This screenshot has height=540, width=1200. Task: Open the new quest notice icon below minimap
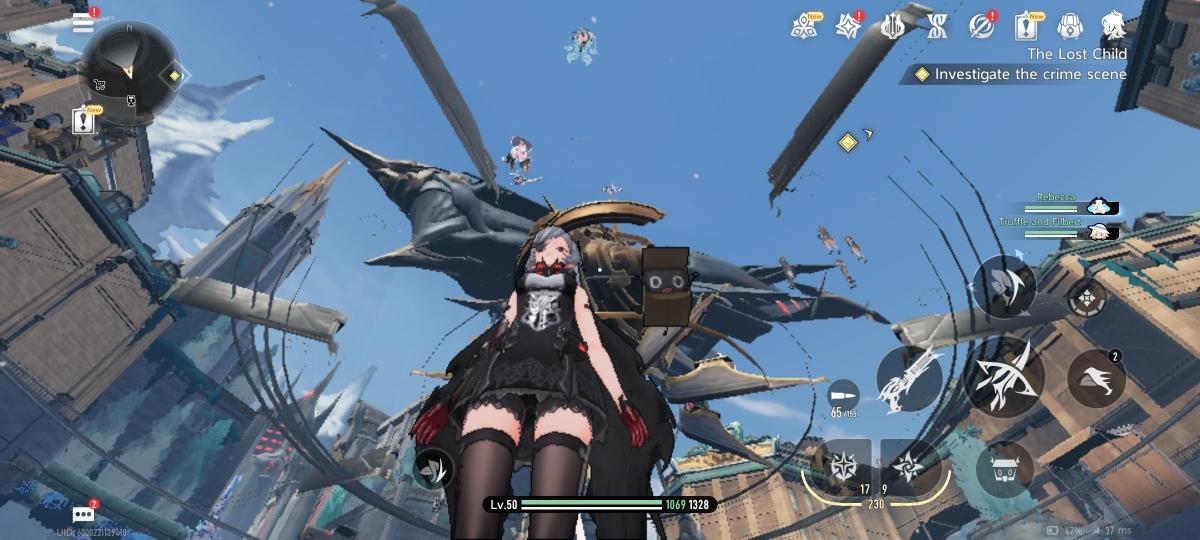(84, 121)
